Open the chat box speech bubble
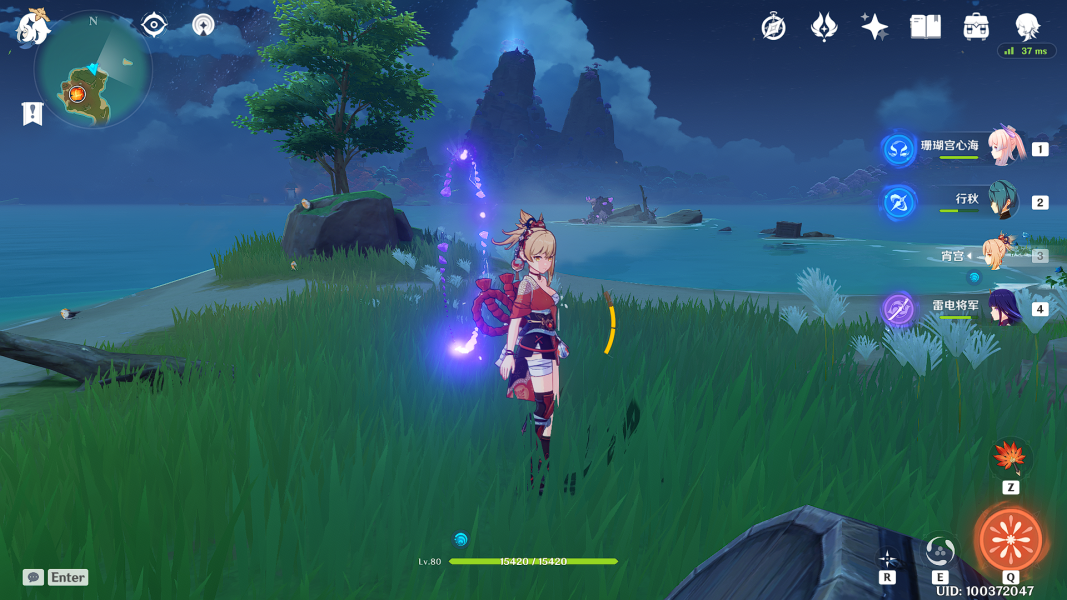Viewport: 1067px width, 600px height. (34, 577)
